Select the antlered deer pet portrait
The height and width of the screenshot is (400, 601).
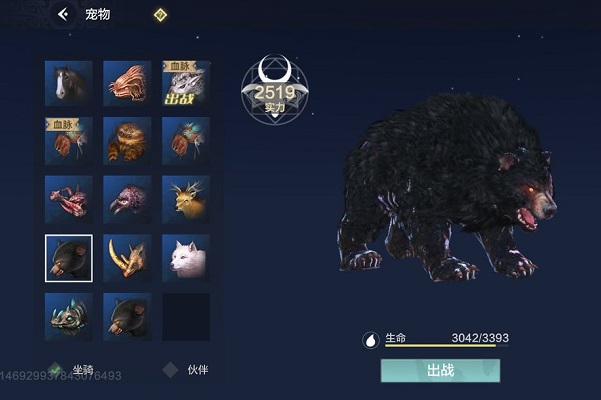point(185,200)
